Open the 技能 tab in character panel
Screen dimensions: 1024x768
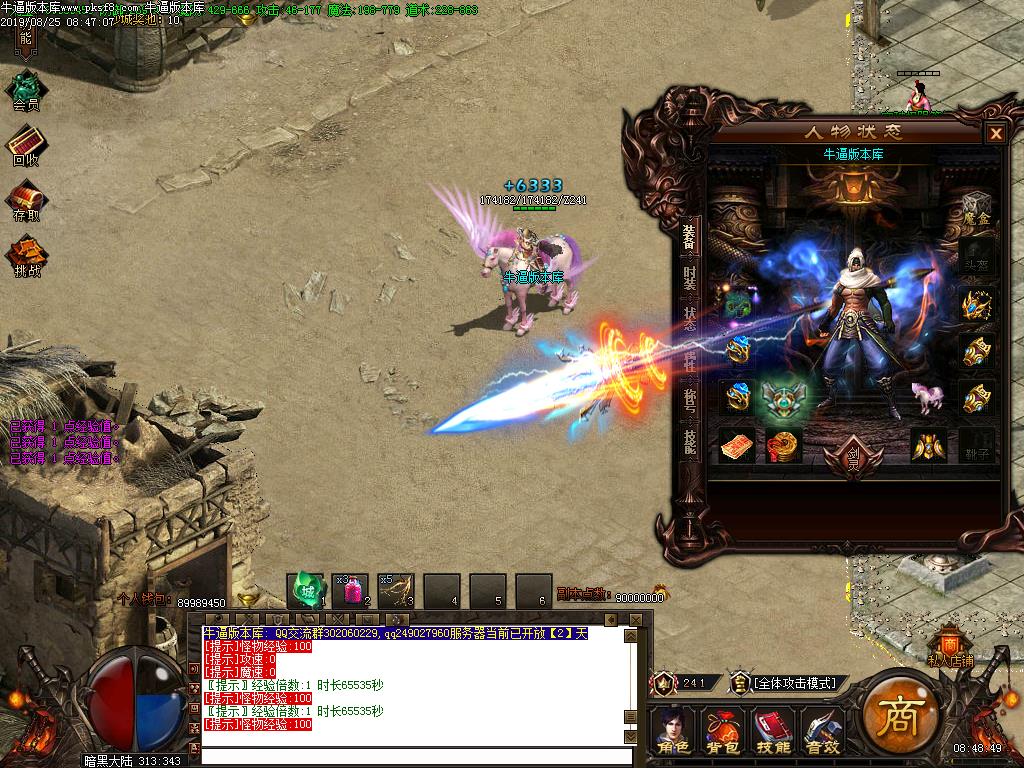point(689,441)
